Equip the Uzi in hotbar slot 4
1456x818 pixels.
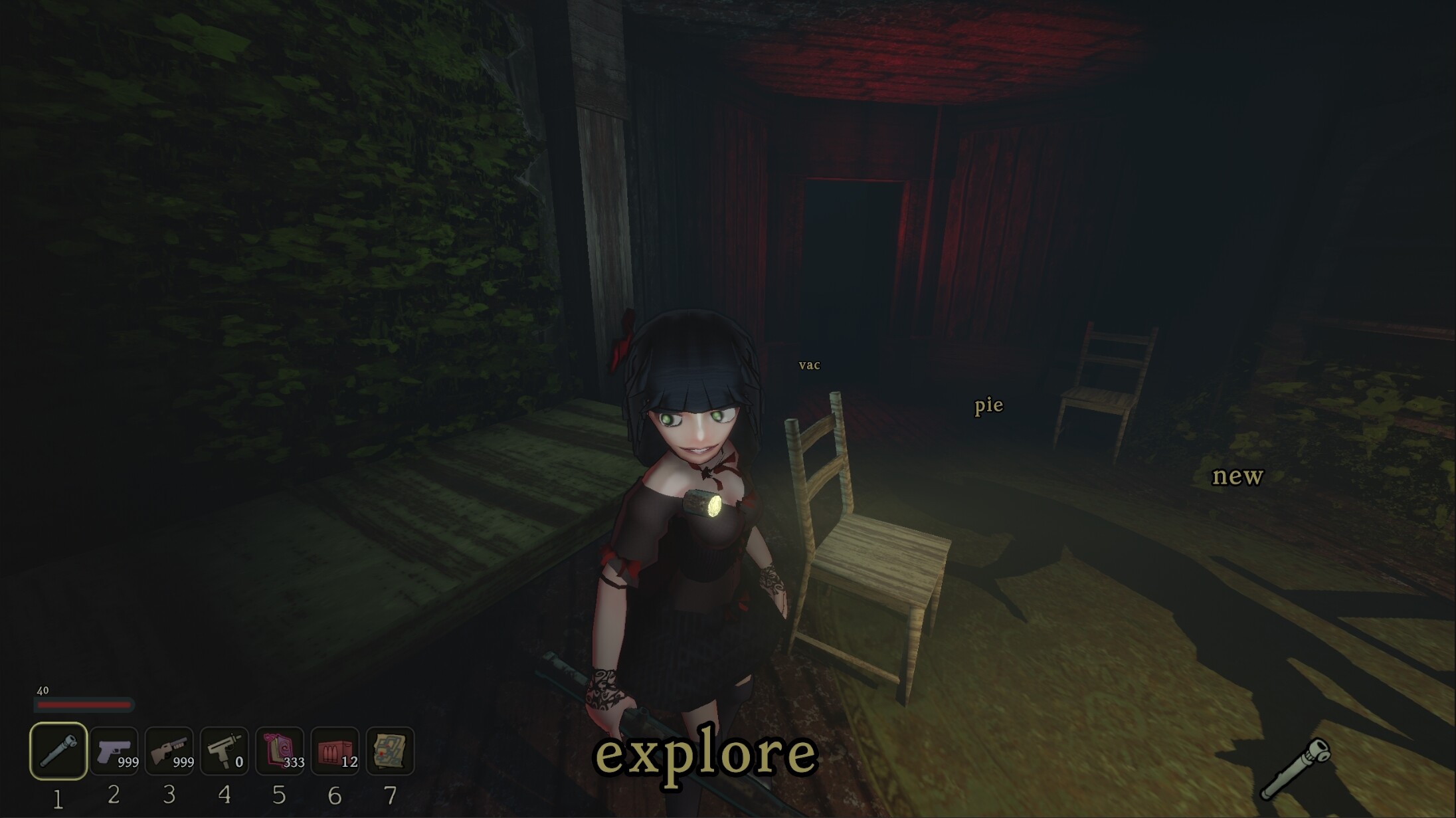click(x=224, y=752)
